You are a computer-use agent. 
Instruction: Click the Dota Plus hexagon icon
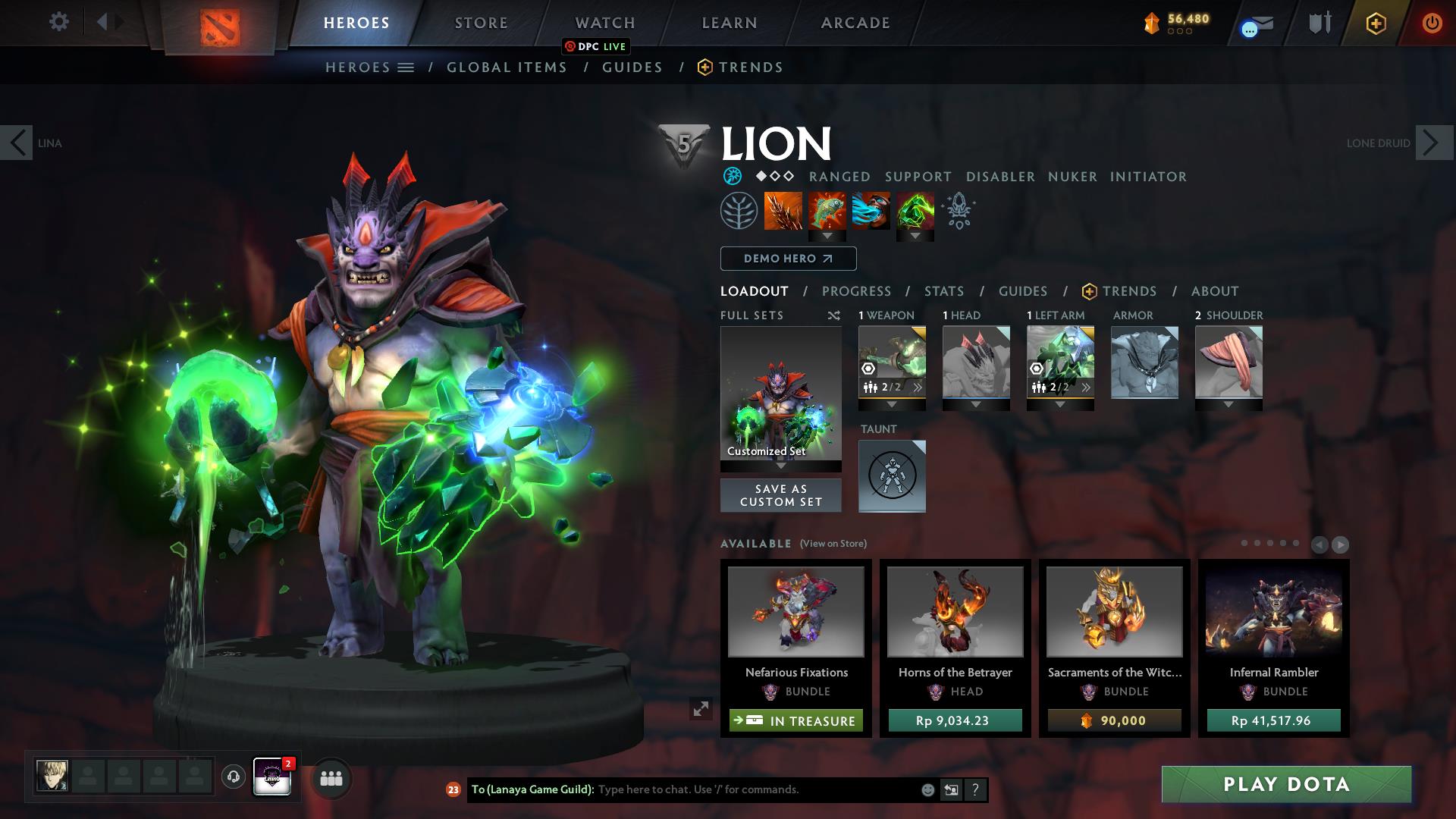pos(1376,24)
